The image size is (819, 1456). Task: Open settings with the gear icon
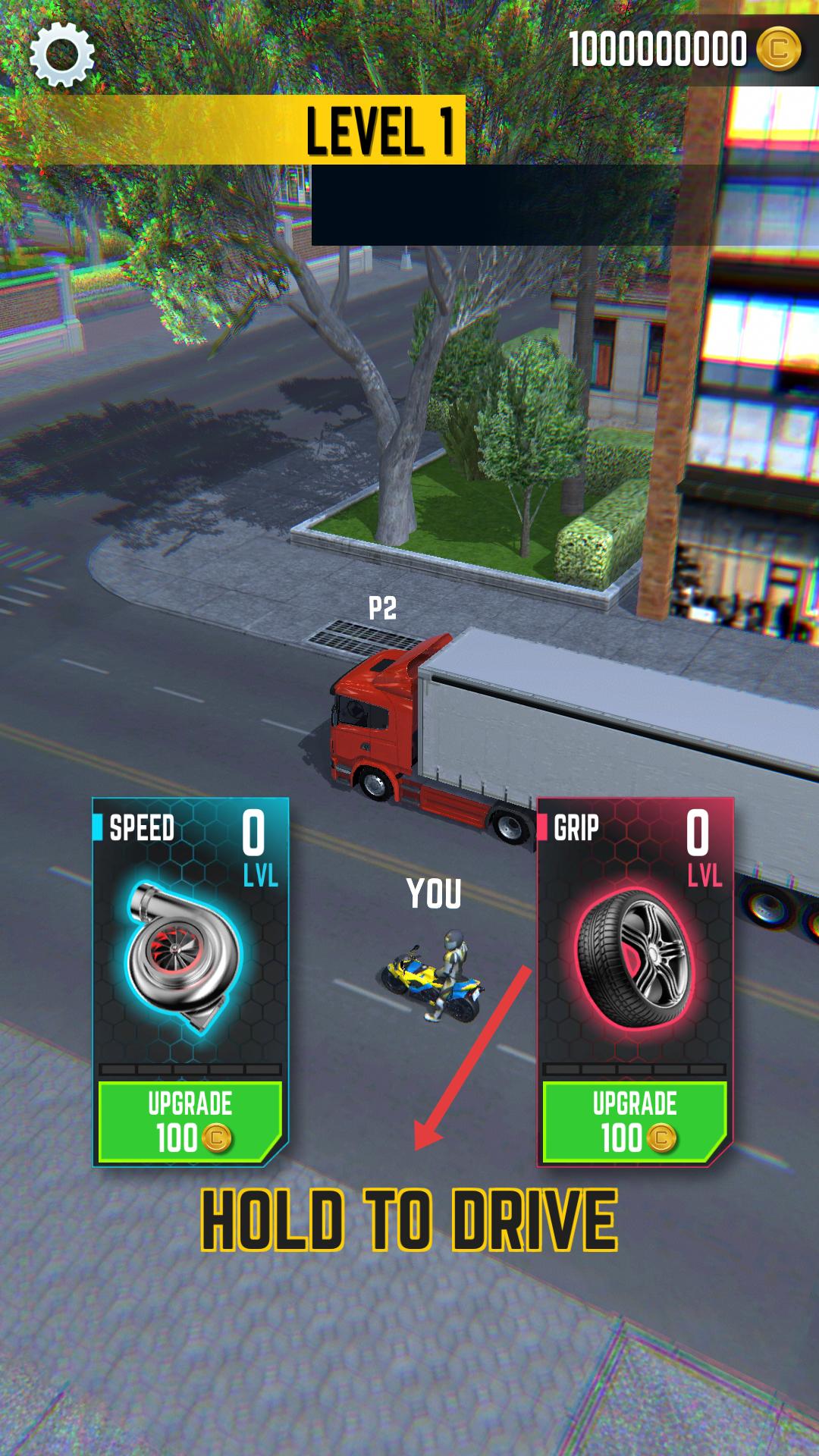click(62, 54)
